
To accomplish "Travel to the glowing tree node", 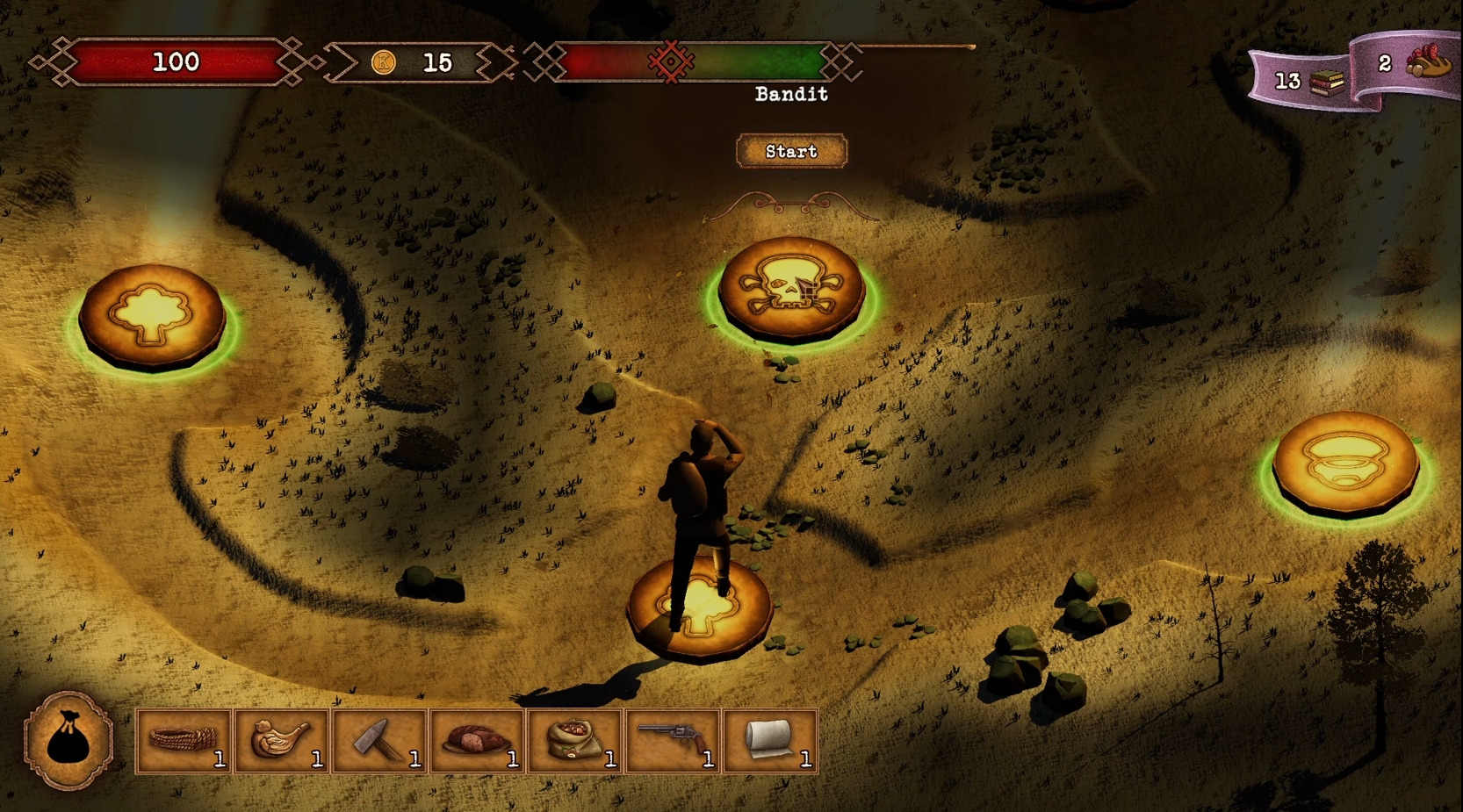I will [x=152, y=314].
